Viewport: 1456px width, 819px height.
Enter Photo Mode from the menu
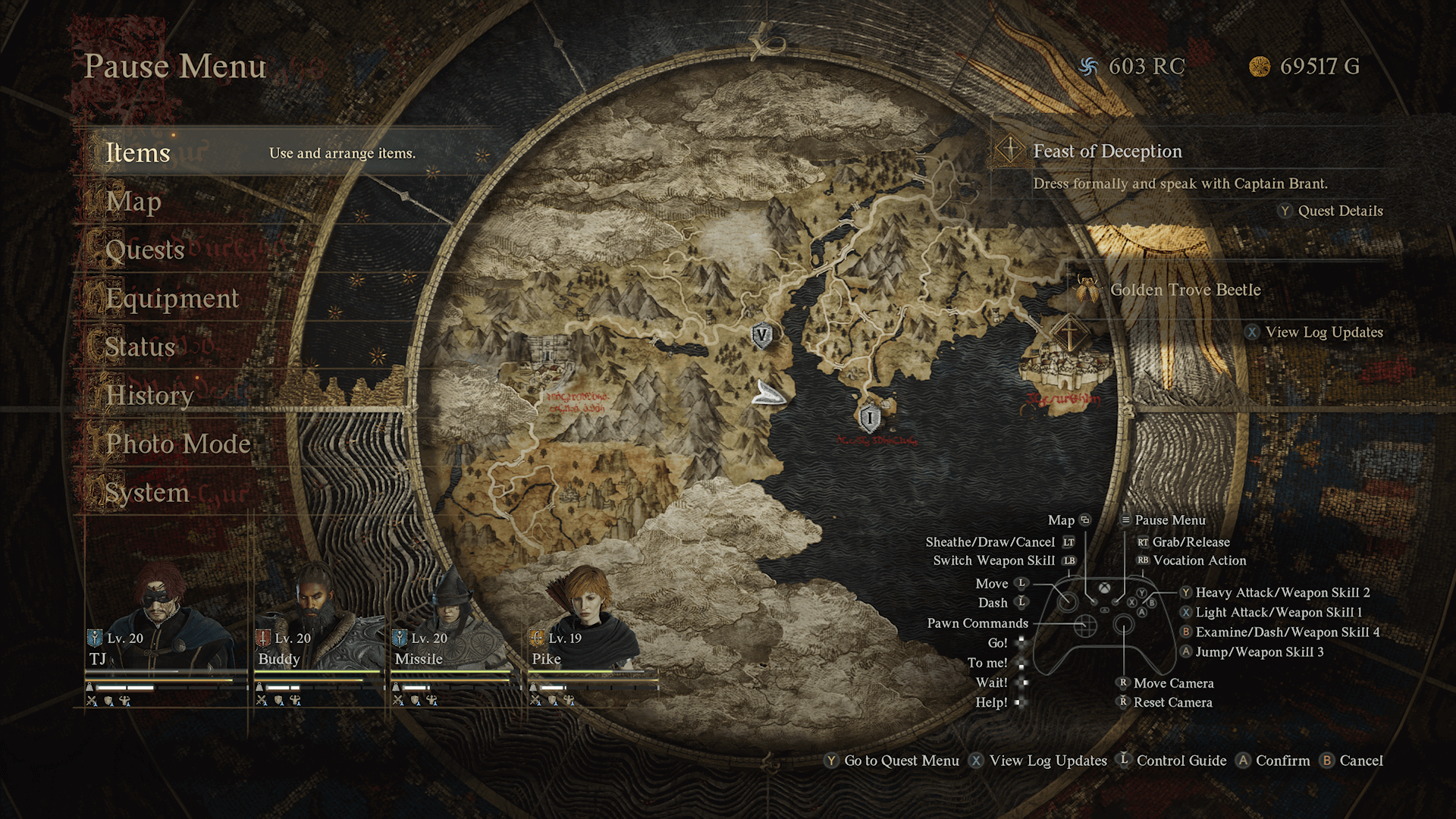178,444
